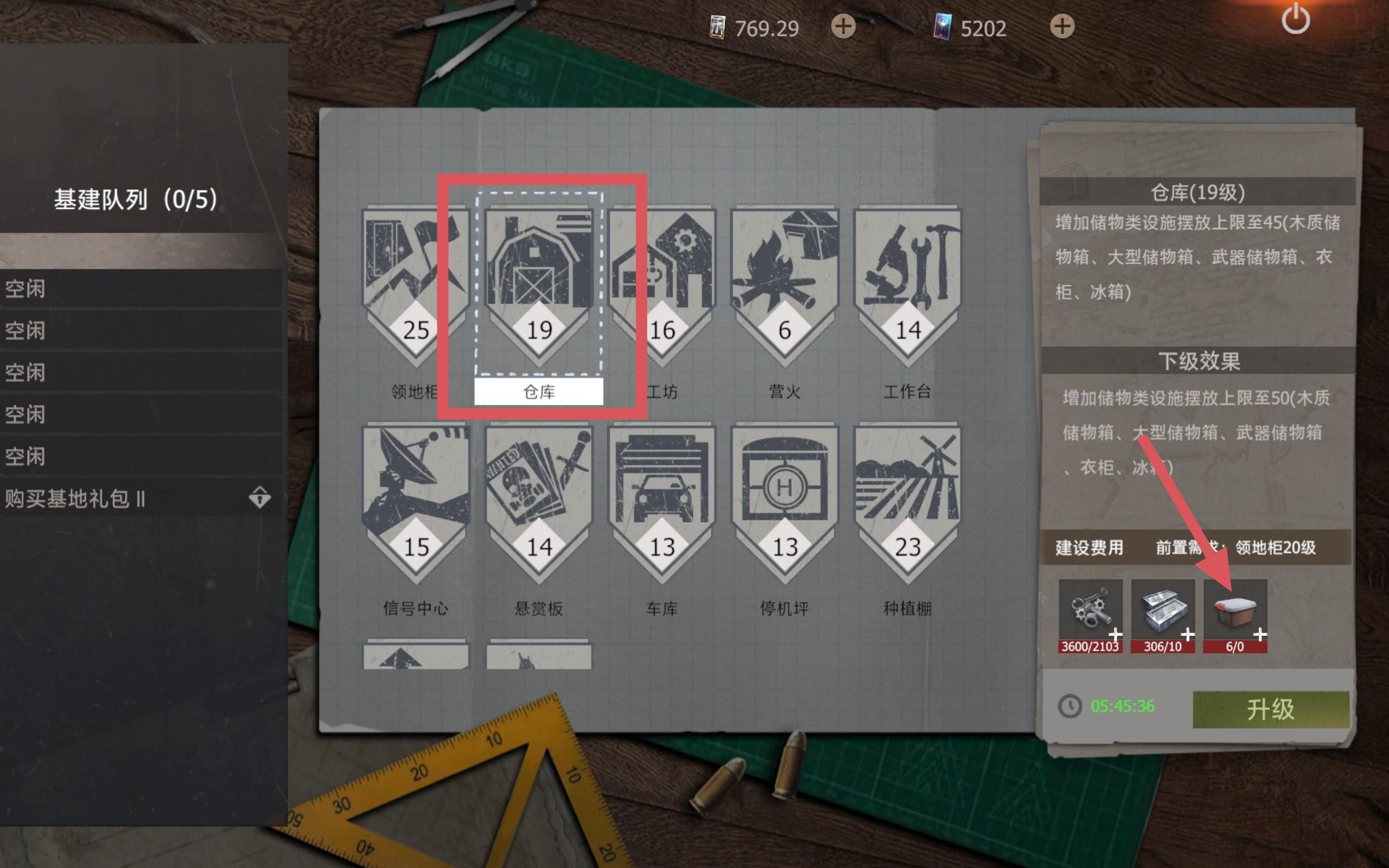Viewport: 1389px width, 868px height.
Task: Select the 工作台 (Workbench) icon
Action: 906,270
